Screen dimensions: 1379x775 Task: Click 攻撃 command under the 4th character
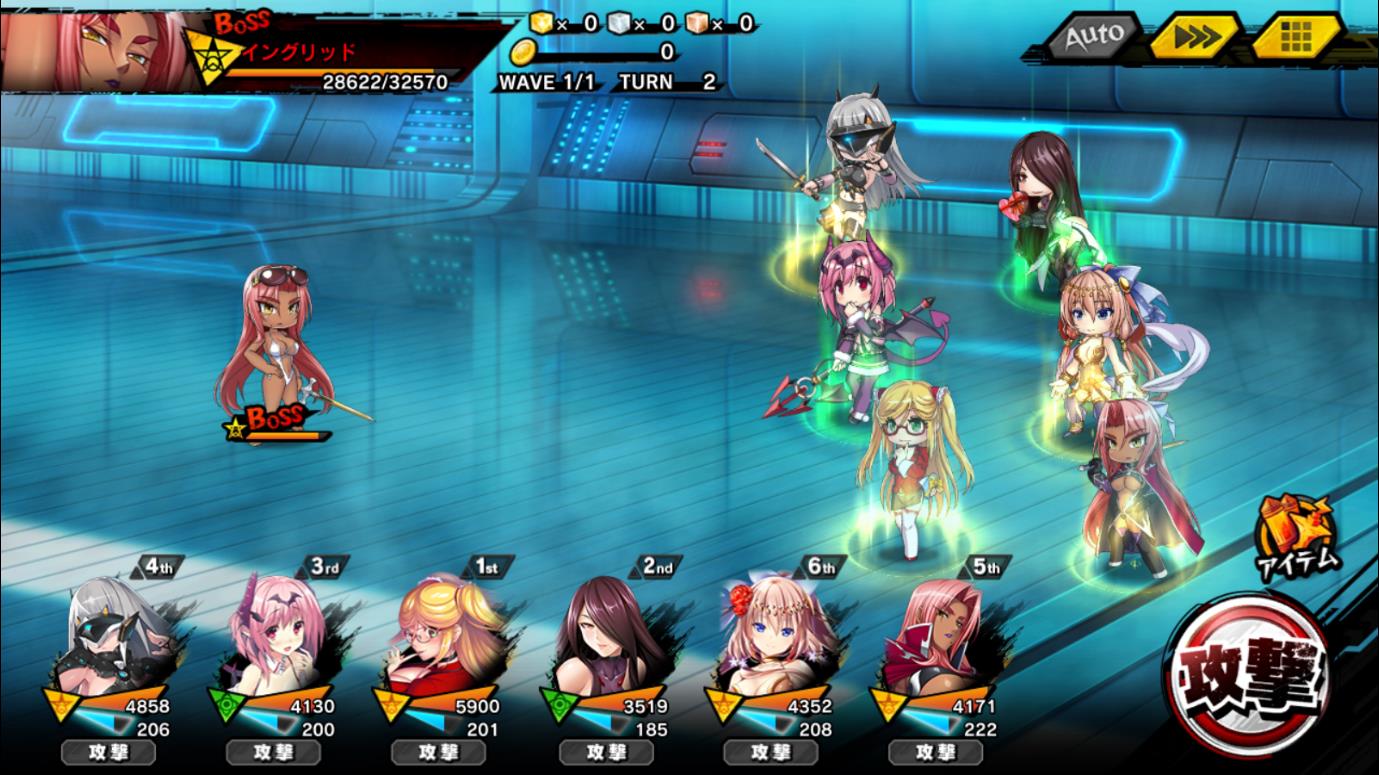[108, 752]
